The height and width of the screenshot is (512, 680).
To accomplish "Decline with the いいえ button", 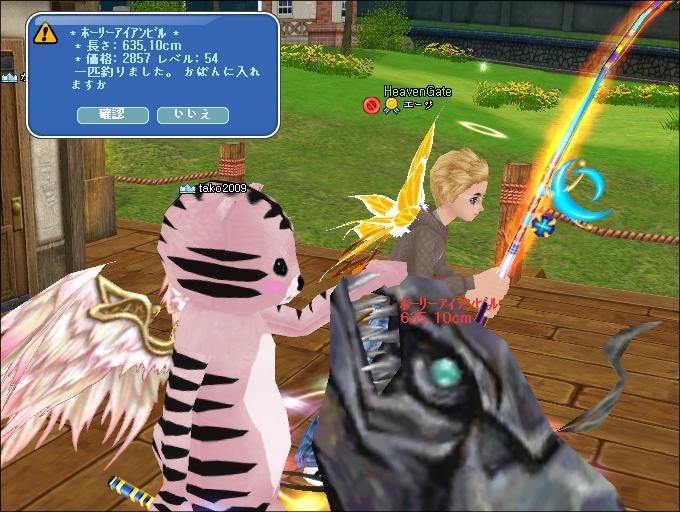I will pos(192,115).
